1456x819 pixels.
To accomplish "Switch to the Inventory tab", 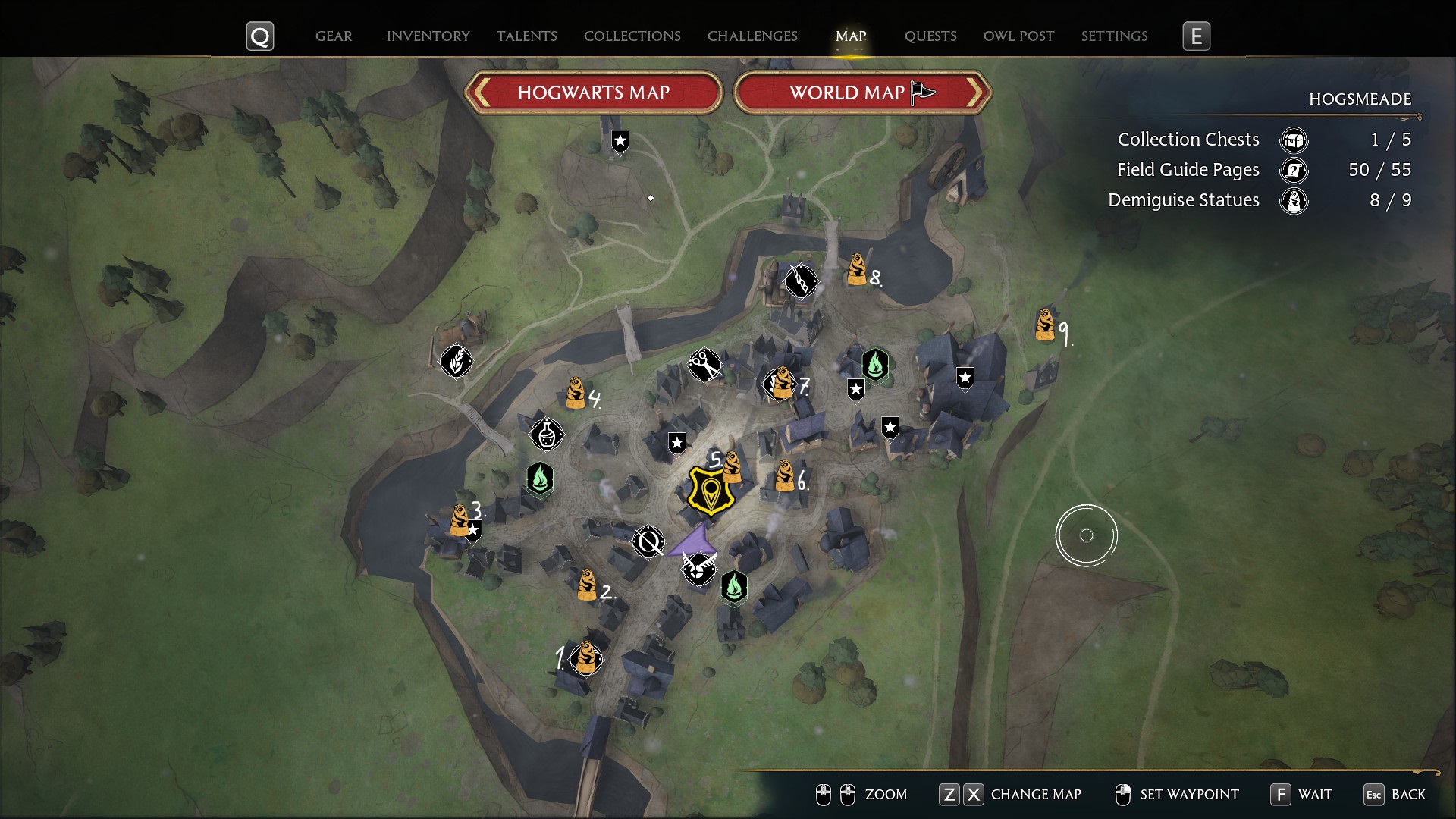I will (428, 36).
